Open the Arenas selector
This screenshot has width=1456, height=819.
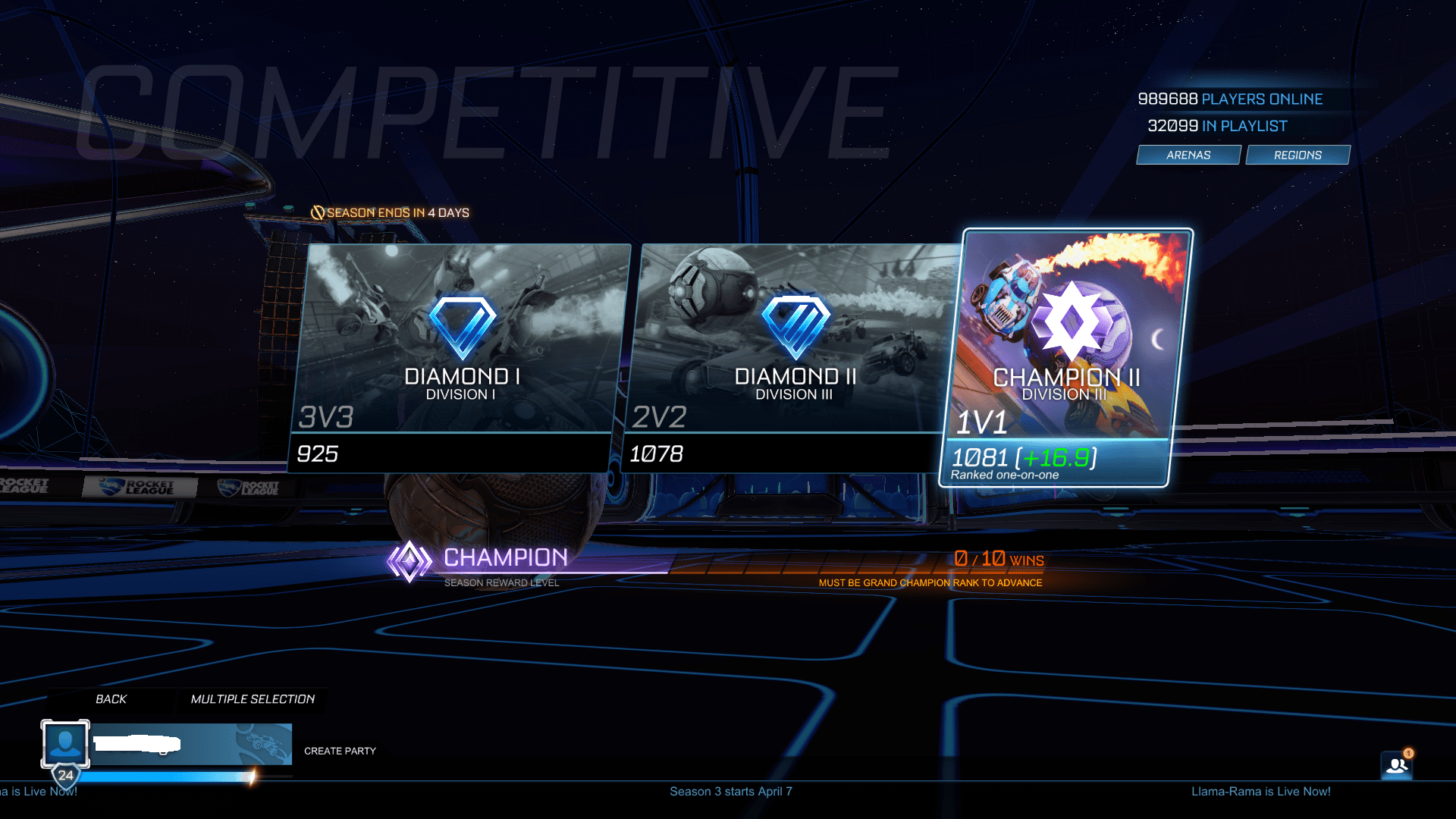coord(1187,155)
